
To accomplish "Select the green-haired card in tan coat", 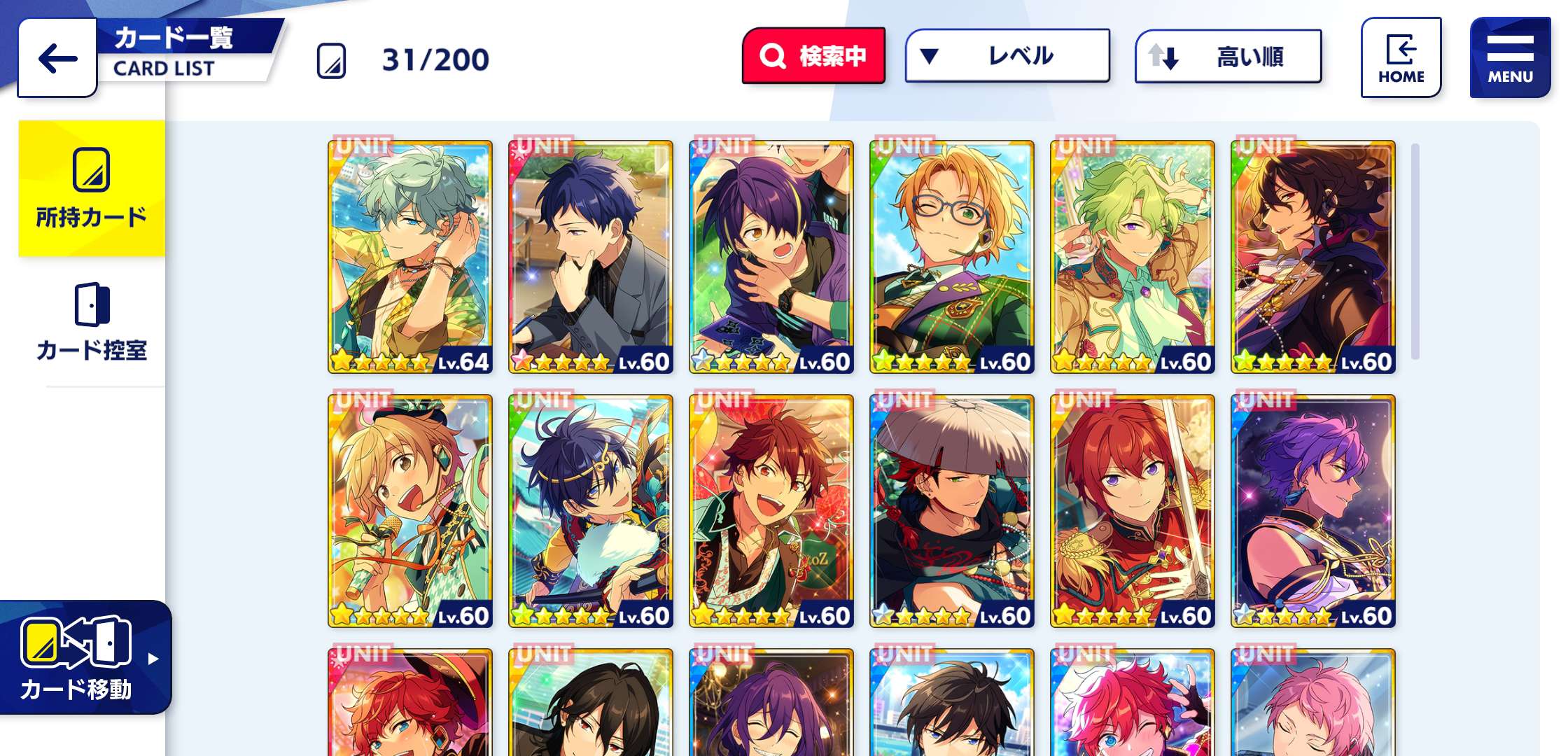I will click(1133, 257).
